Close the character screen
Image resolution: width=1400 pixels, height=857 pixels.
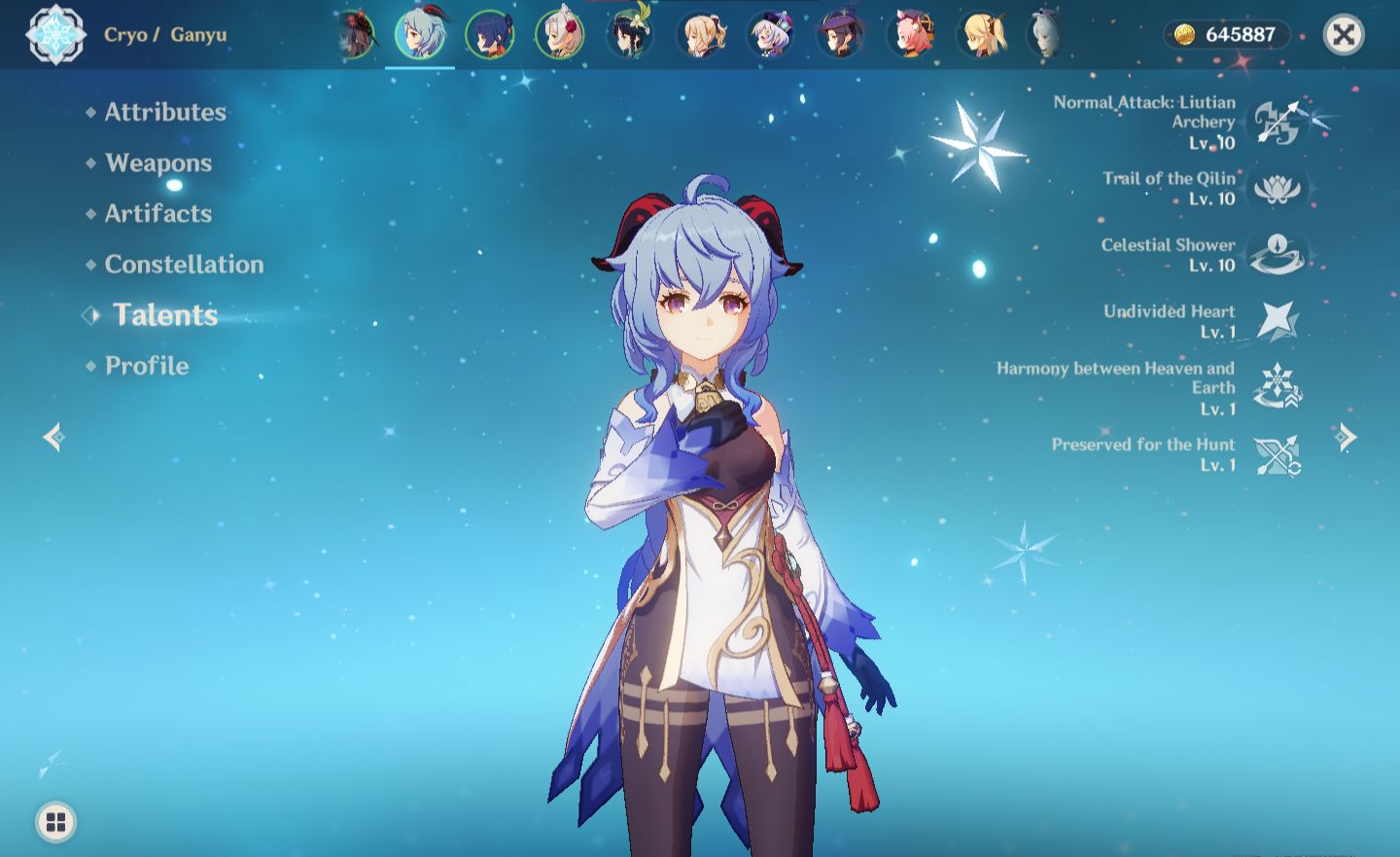tap(1344, 36)
